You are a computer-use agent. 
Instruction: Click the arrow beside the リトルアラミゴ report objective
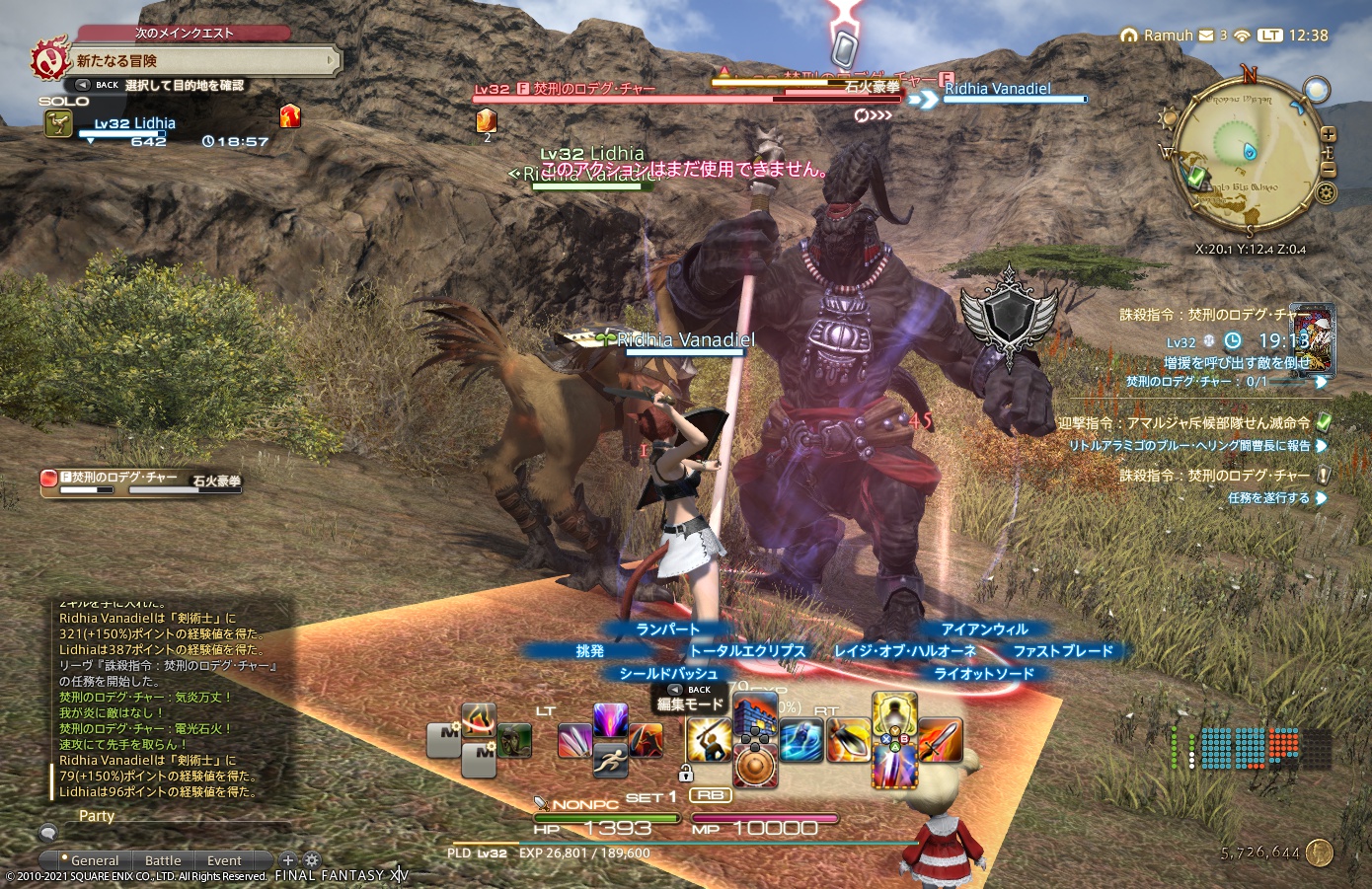click(1322, 445)
